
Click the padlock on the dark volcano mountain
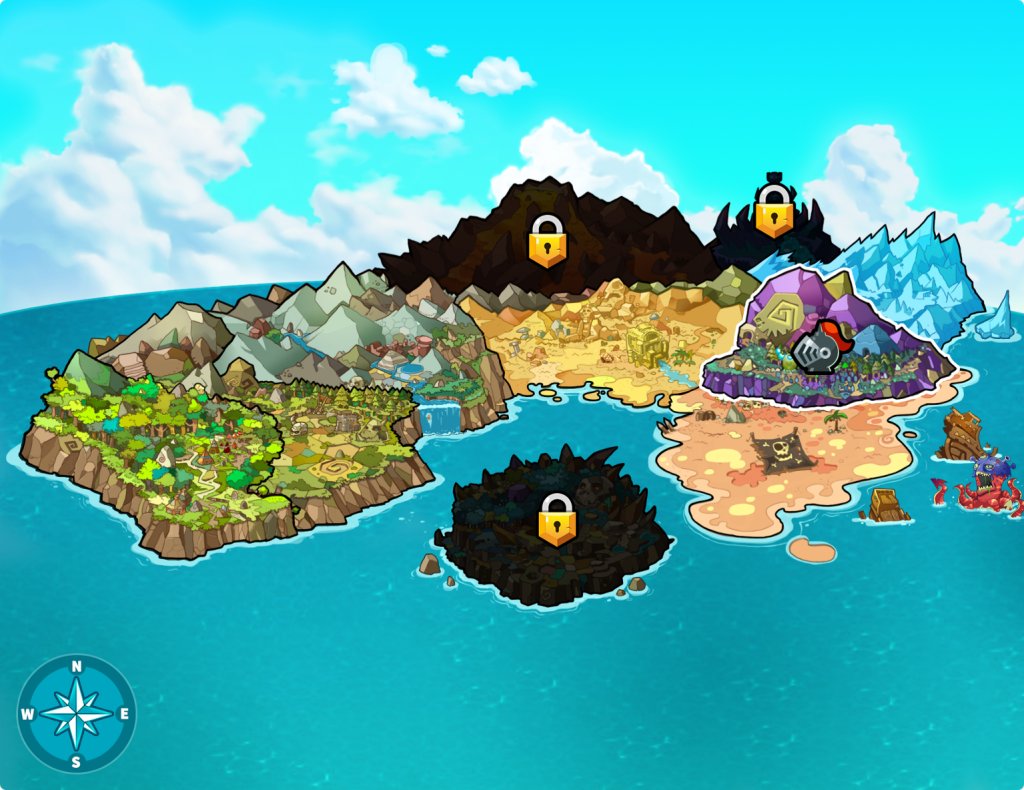547,241
